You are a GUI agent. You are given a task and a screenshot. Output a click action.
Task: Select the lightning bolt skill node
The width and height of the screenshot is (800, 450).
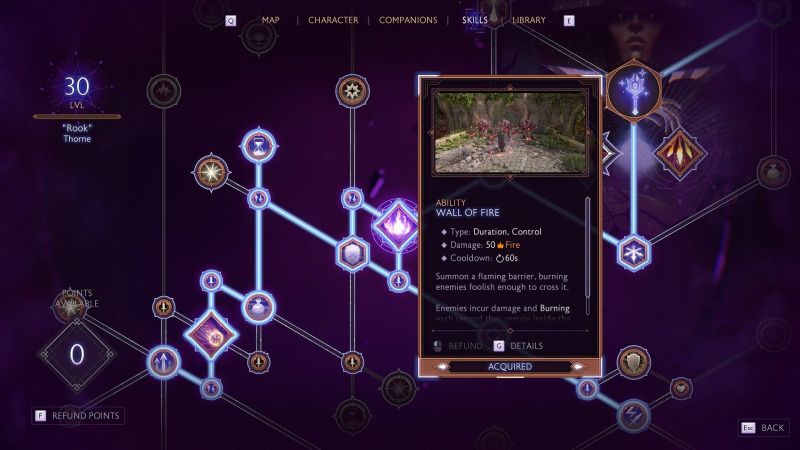tap(633, 414)
